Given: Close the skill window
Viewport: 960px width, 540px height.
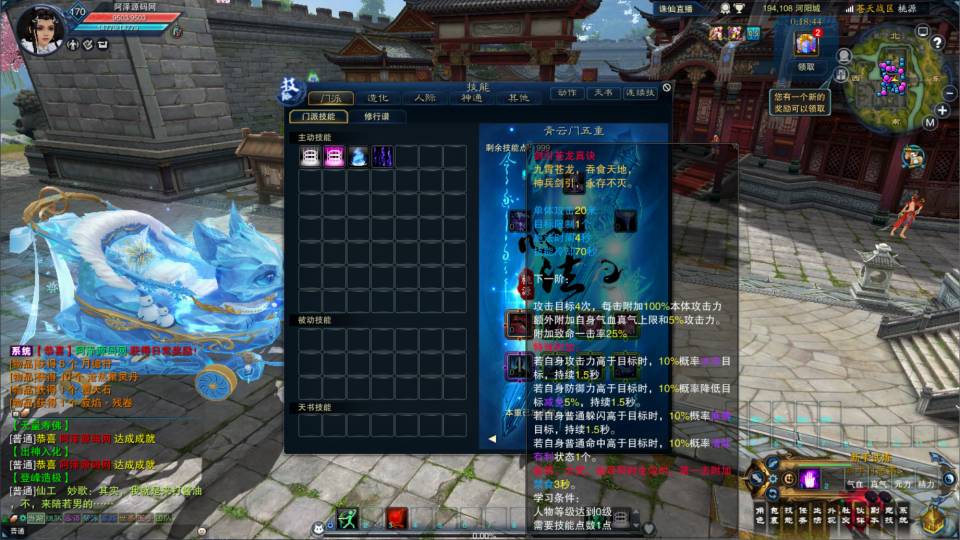Looking at the screenshot, I should (x=667, y=87).
